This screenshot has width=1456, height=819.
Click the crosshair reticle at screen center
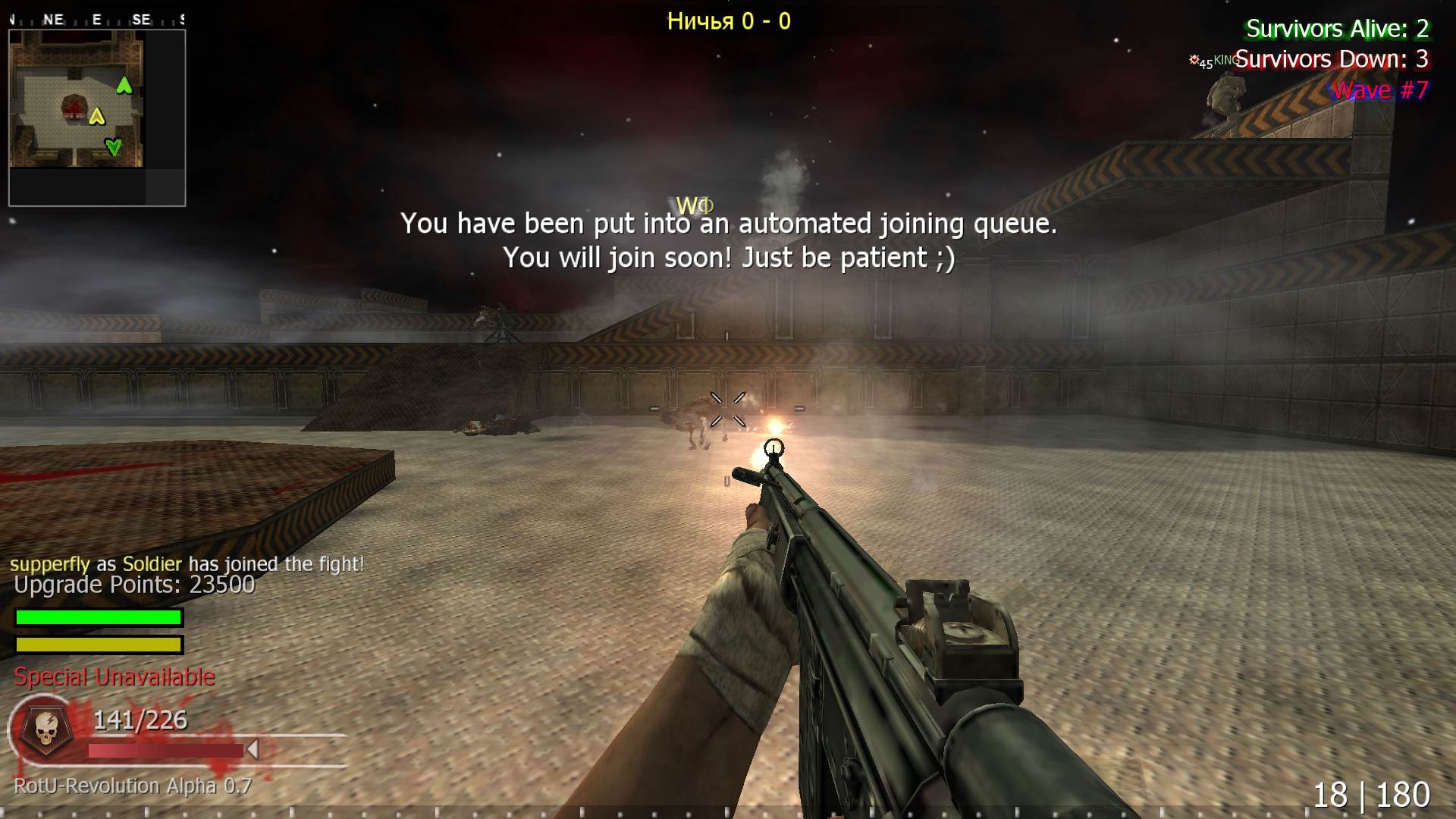point(728,409)
